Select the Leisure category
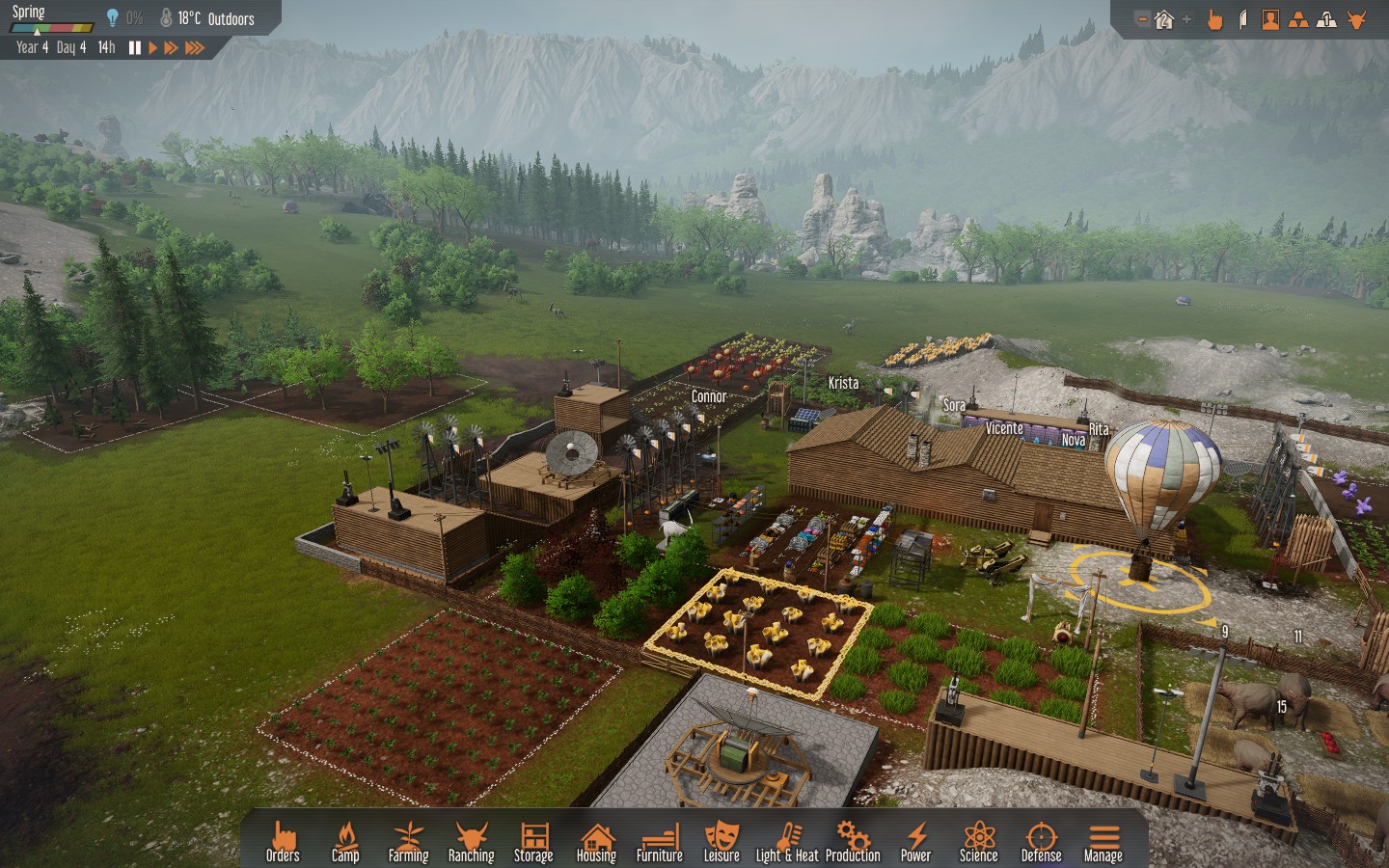Screen dimensions: 1389x868 tap(722, 841)
